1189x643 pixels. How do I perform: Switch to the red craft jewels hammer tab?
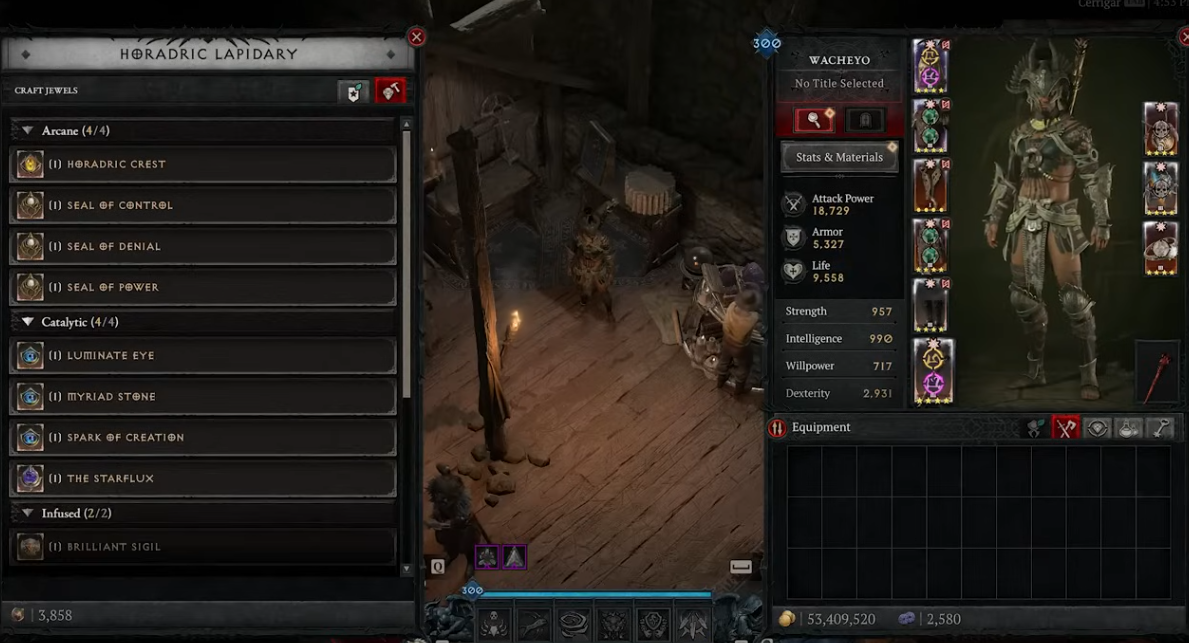(x=390, y=92)
